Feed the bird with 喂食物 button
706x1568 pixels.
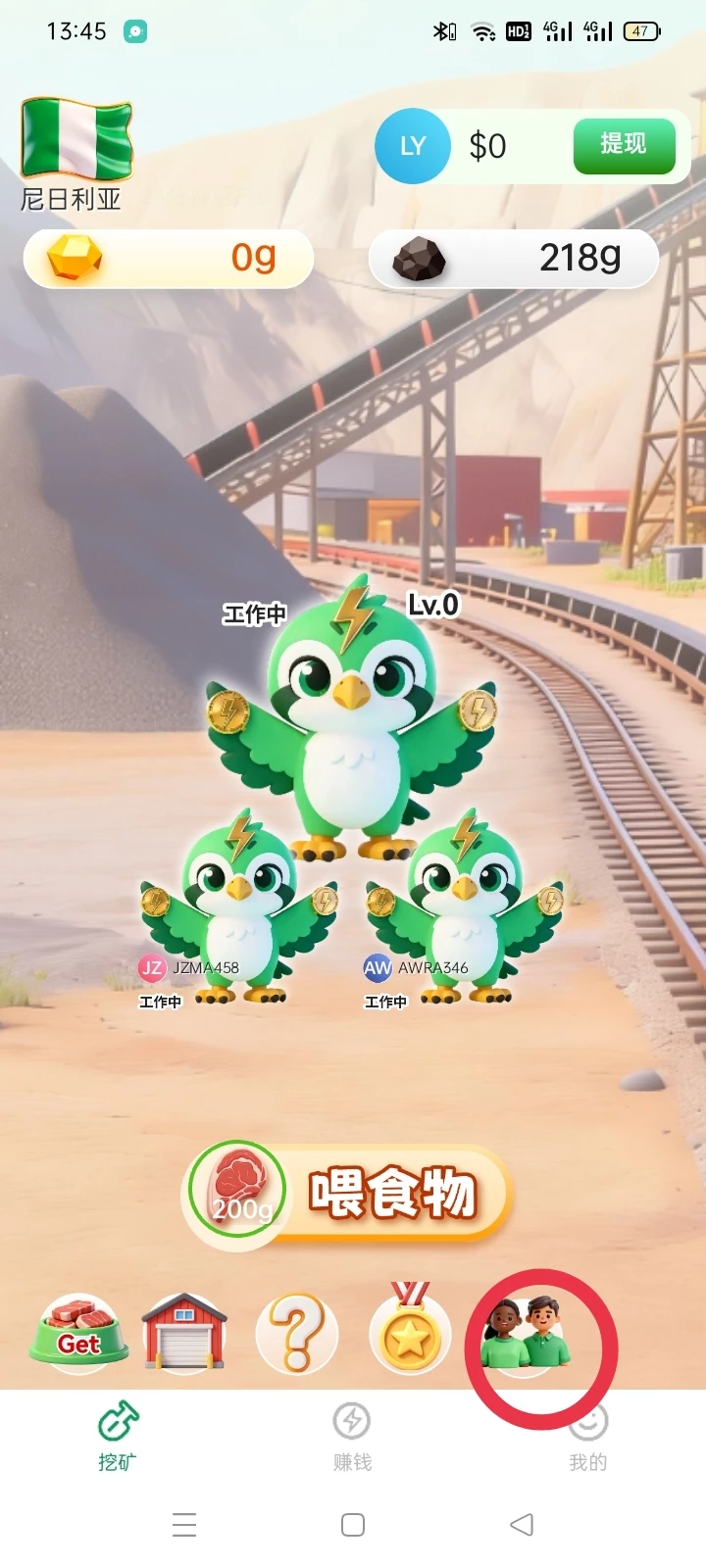349,1194
